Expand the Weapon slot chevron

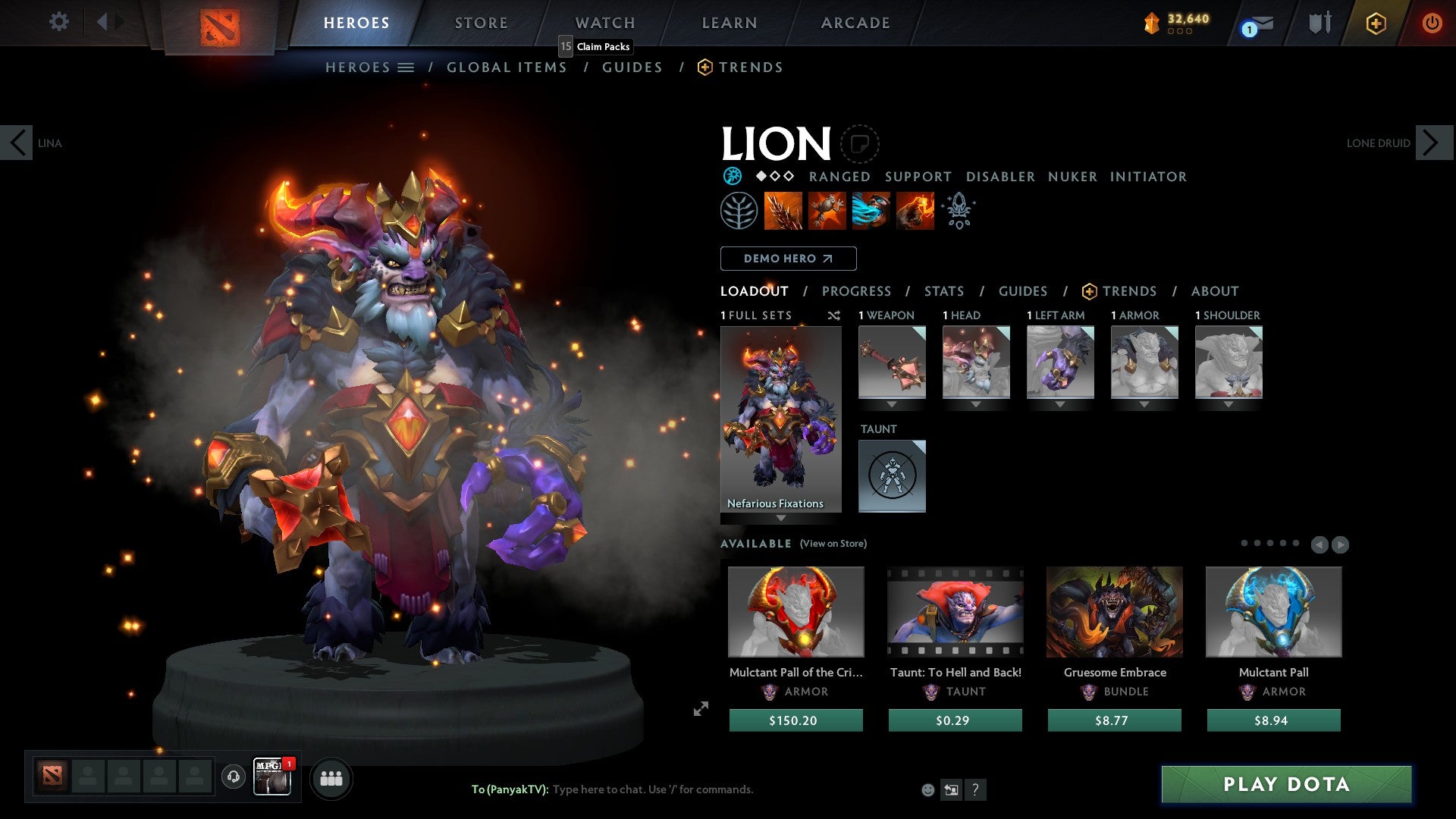(892, 403)
